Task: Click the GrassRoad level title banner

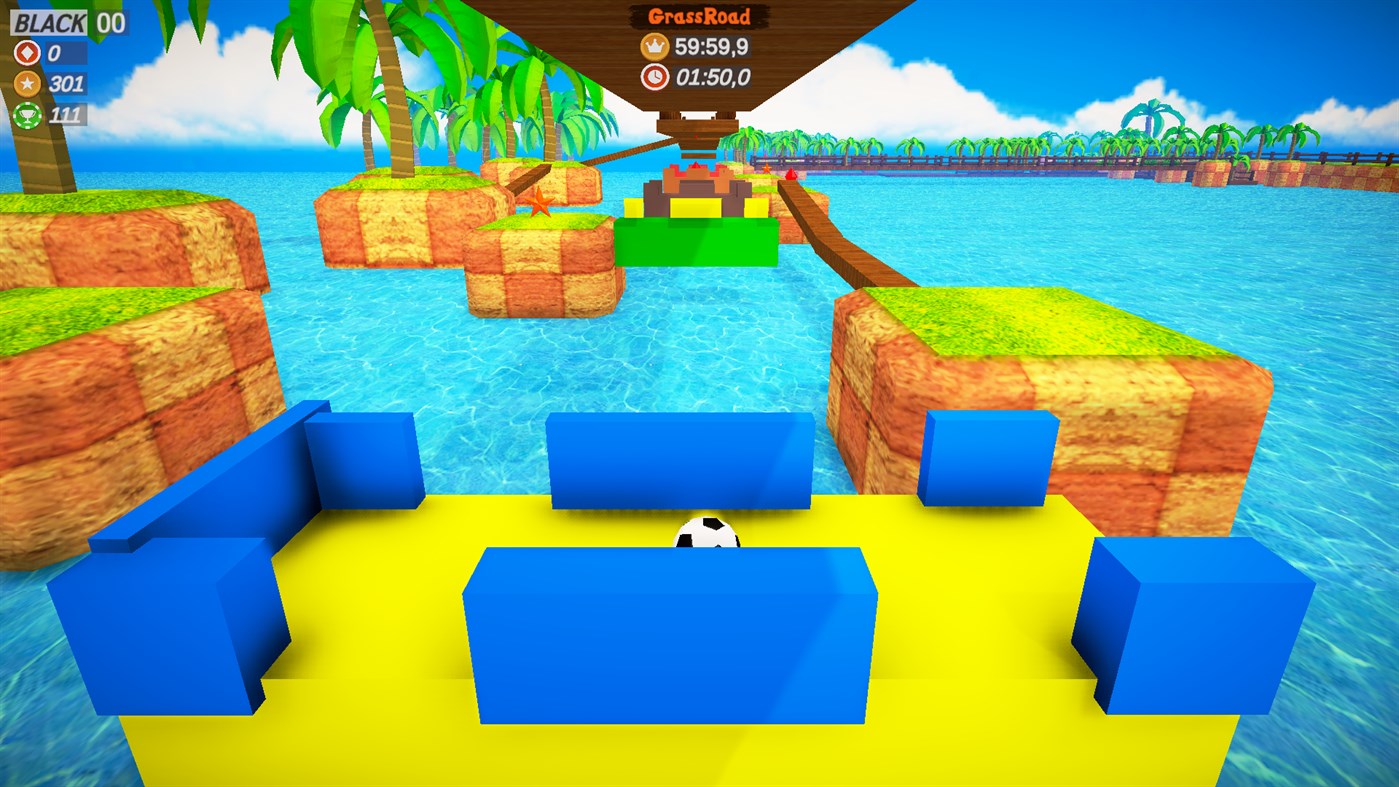Action: pos(698,17)
